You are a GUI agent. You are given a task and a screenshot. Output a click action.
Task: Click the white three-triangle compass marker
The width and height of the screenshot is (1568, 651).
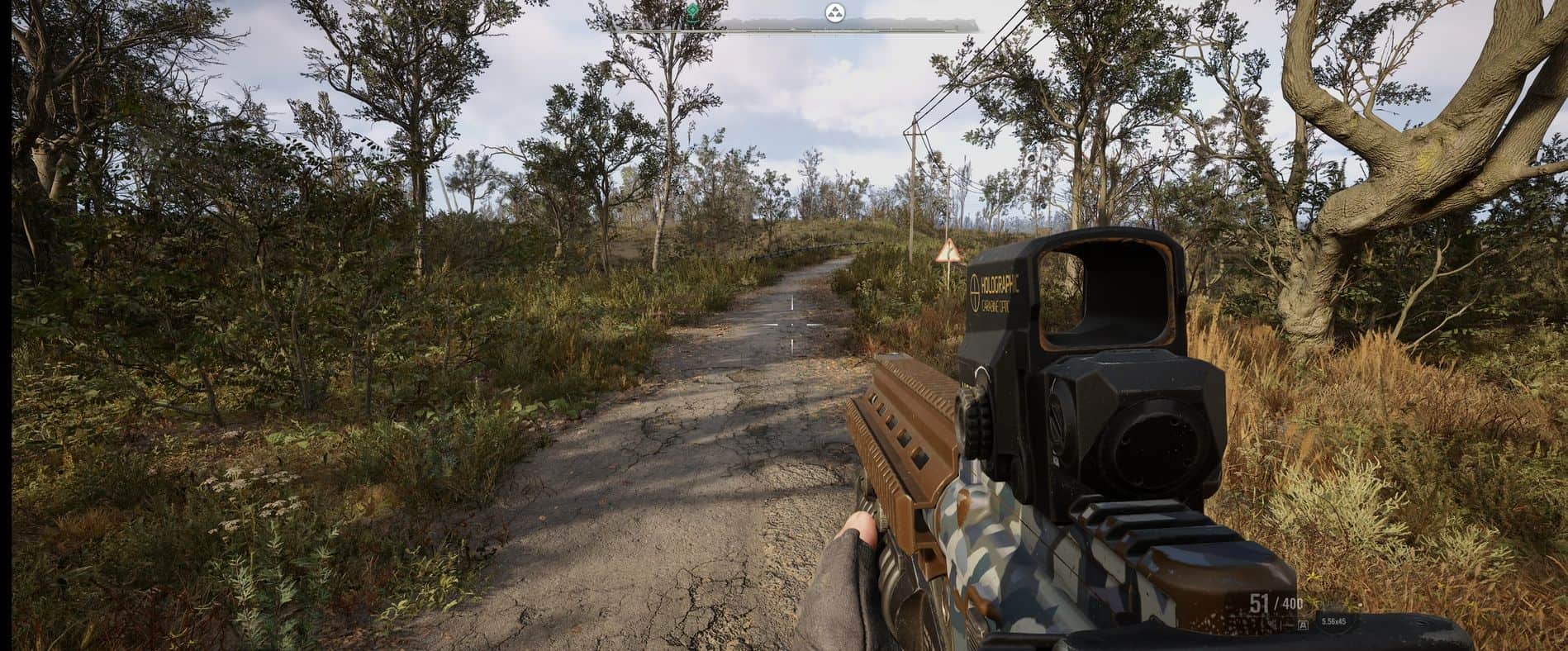[x=834, y=12]
